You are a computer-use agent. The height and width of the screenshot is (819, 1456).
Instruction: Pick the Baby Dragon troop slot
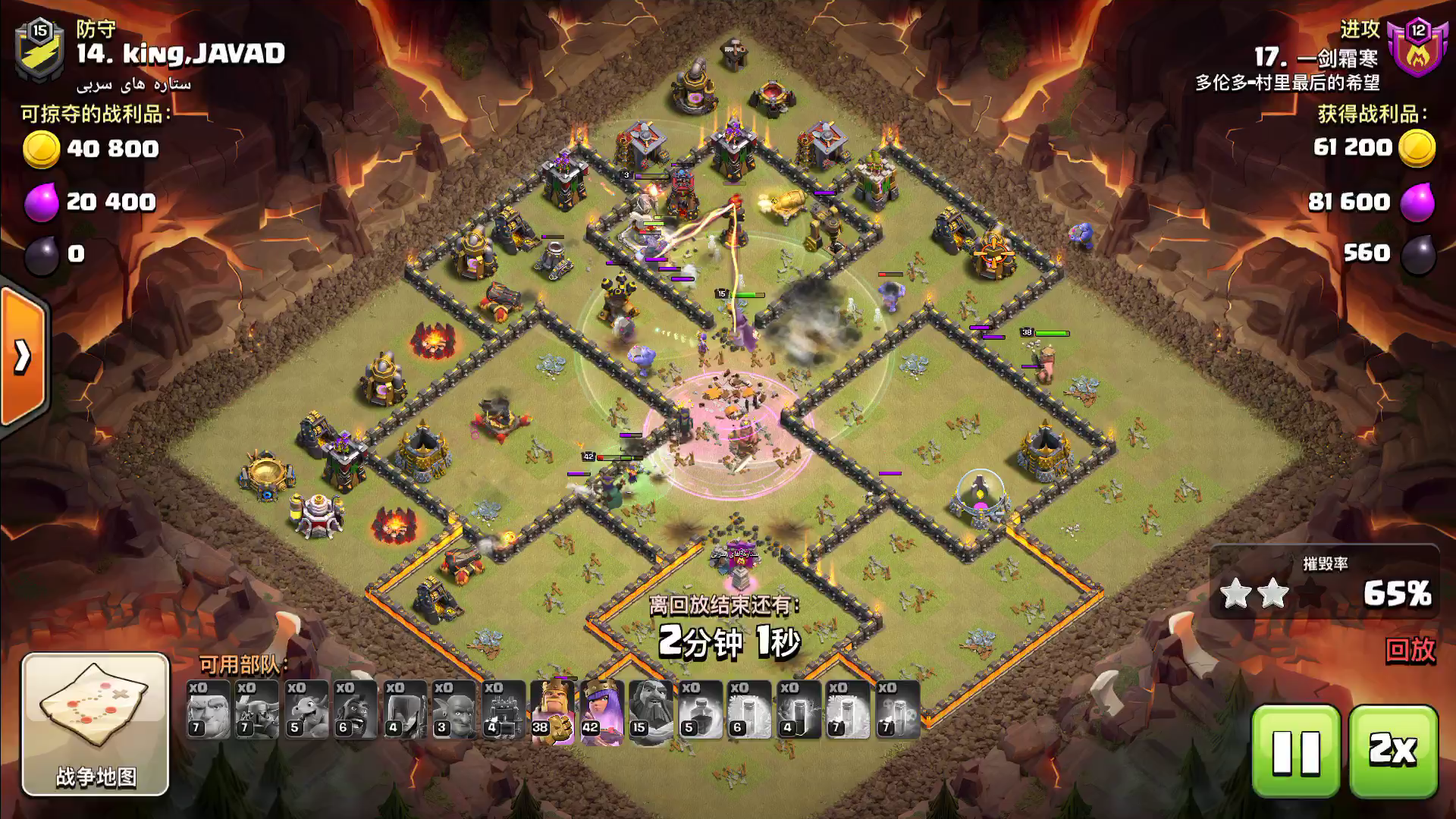pyautogui.click(x=306, y=710)
